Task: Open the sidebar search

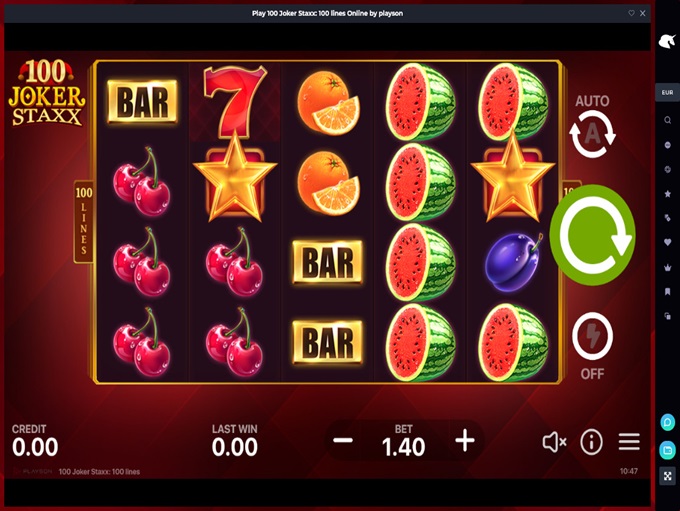Action: coord(667,120)
